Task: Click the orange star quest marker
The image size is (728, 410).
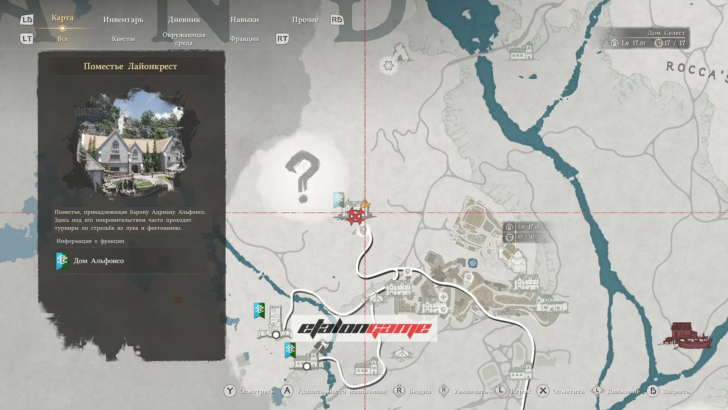Action: click(x=365, y=204)
